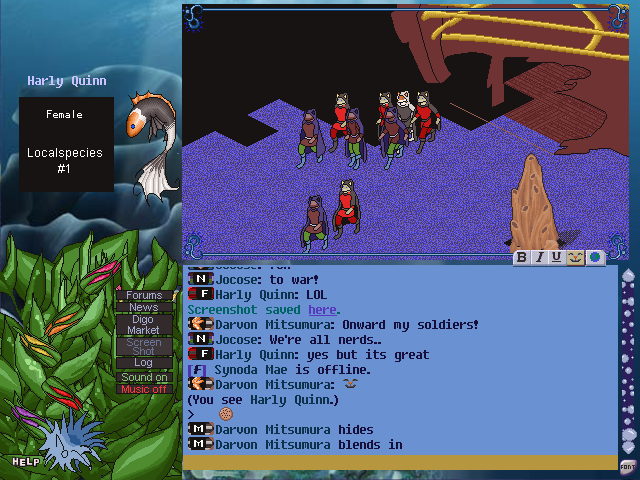Toggle the Music off setting
Image resolution: width=640 pixels, height=480 pixels.
144,389
